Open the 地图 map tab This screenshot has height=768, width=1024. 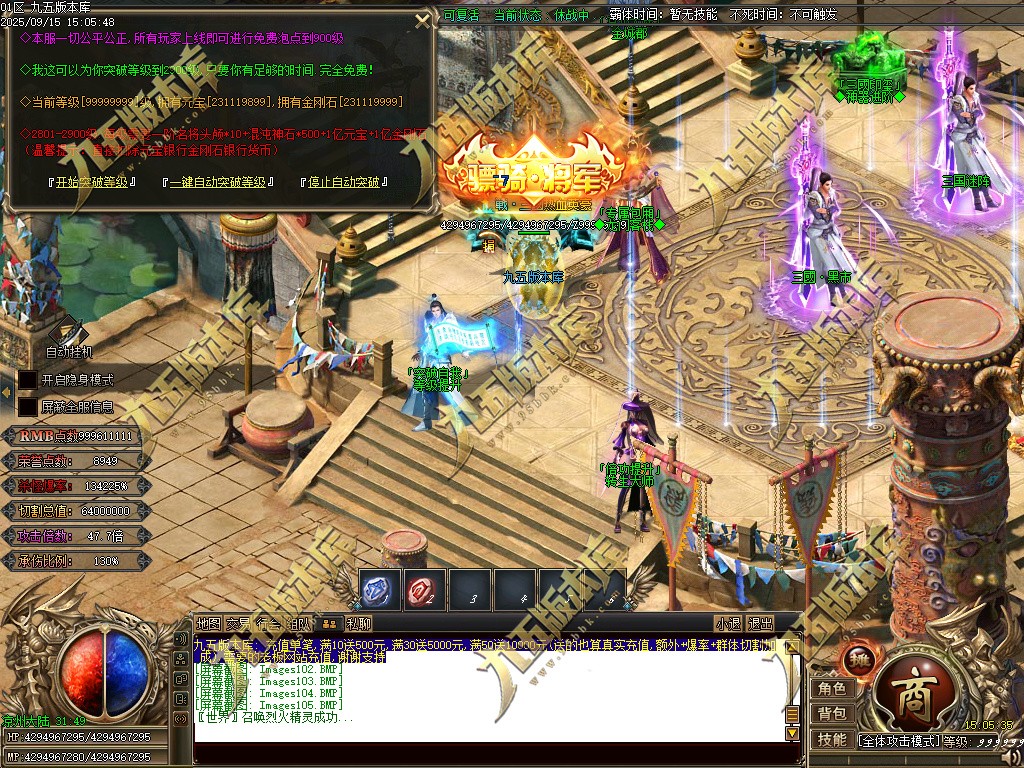[x=208, y=624]
